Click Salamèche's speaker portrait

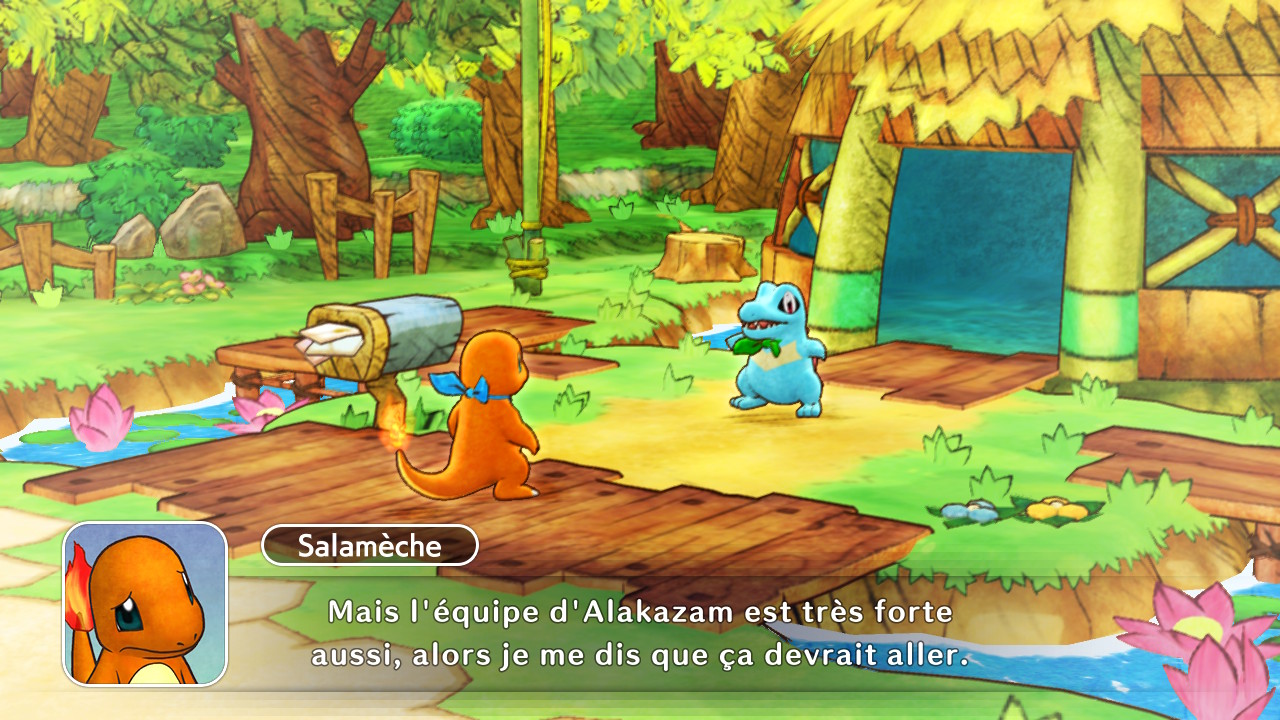tap(145, 604)
